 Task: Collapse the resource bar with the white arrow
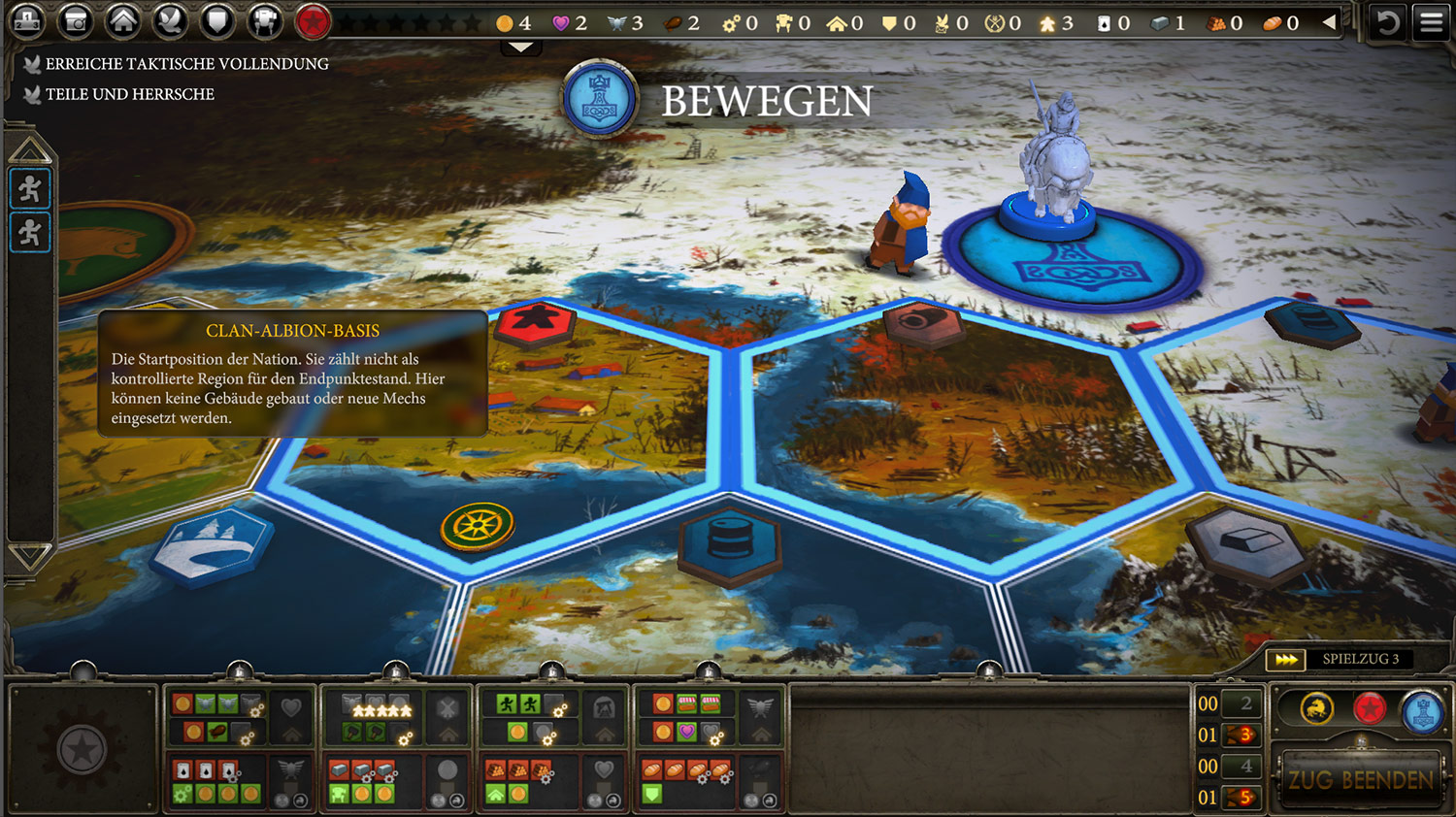1329,21
